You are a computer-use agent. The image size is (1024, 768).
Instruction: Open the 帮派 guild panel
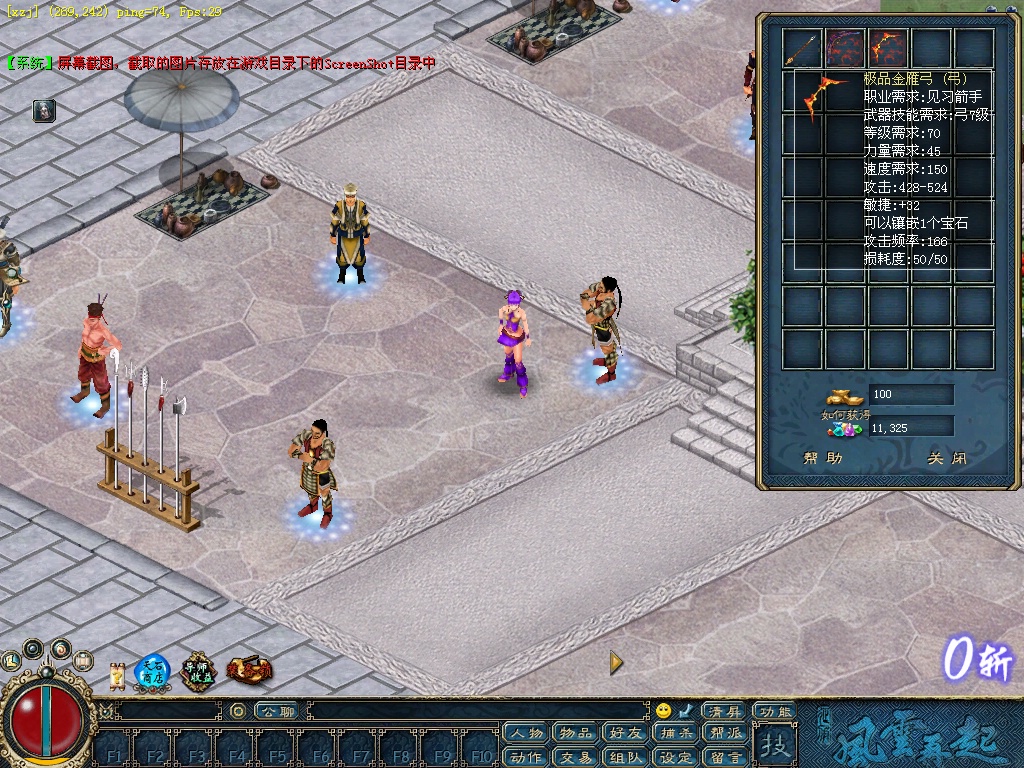[x=726, y=734]
